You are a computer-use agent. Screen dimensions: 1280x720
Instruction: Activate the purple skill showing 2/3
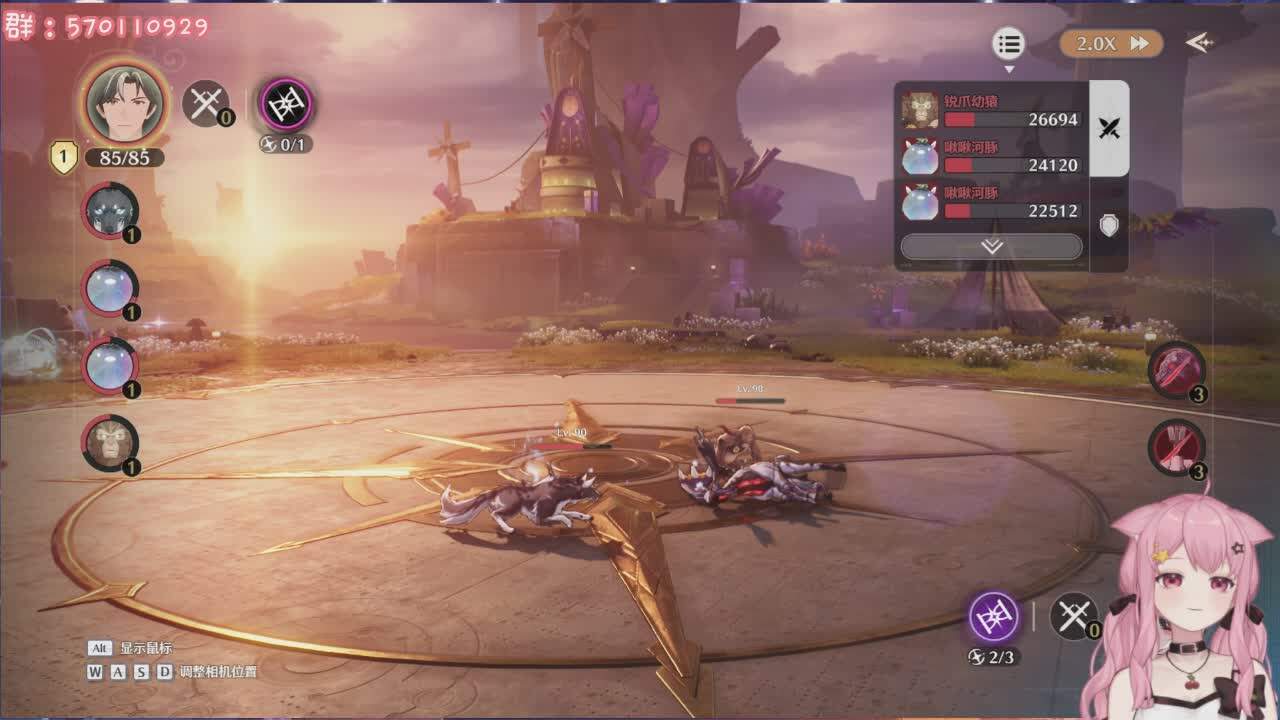(x=994, y=617)
